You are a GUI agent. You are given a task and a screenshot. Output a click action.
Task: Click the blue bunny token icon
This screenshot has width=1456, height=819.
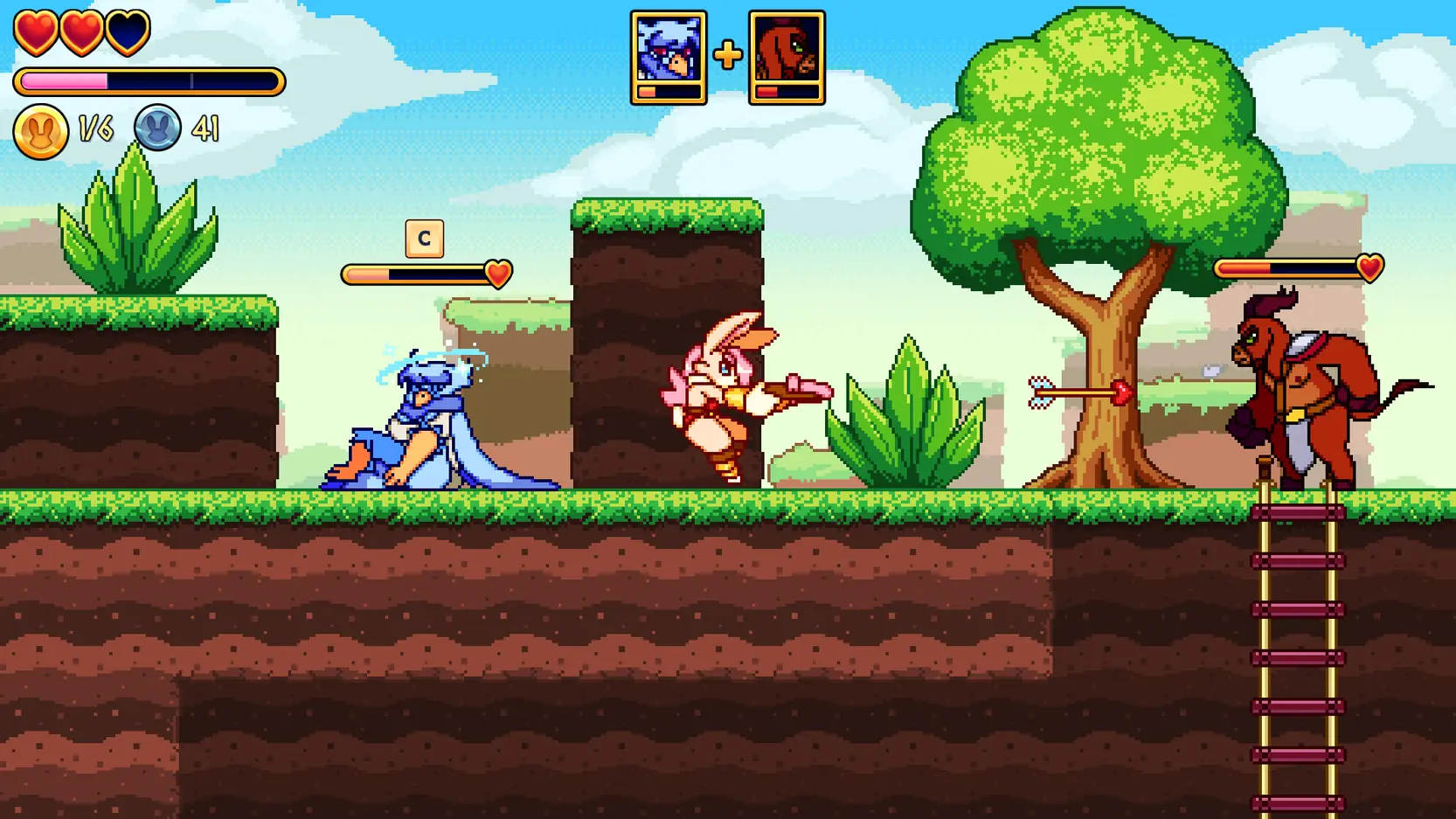(157, 128)
